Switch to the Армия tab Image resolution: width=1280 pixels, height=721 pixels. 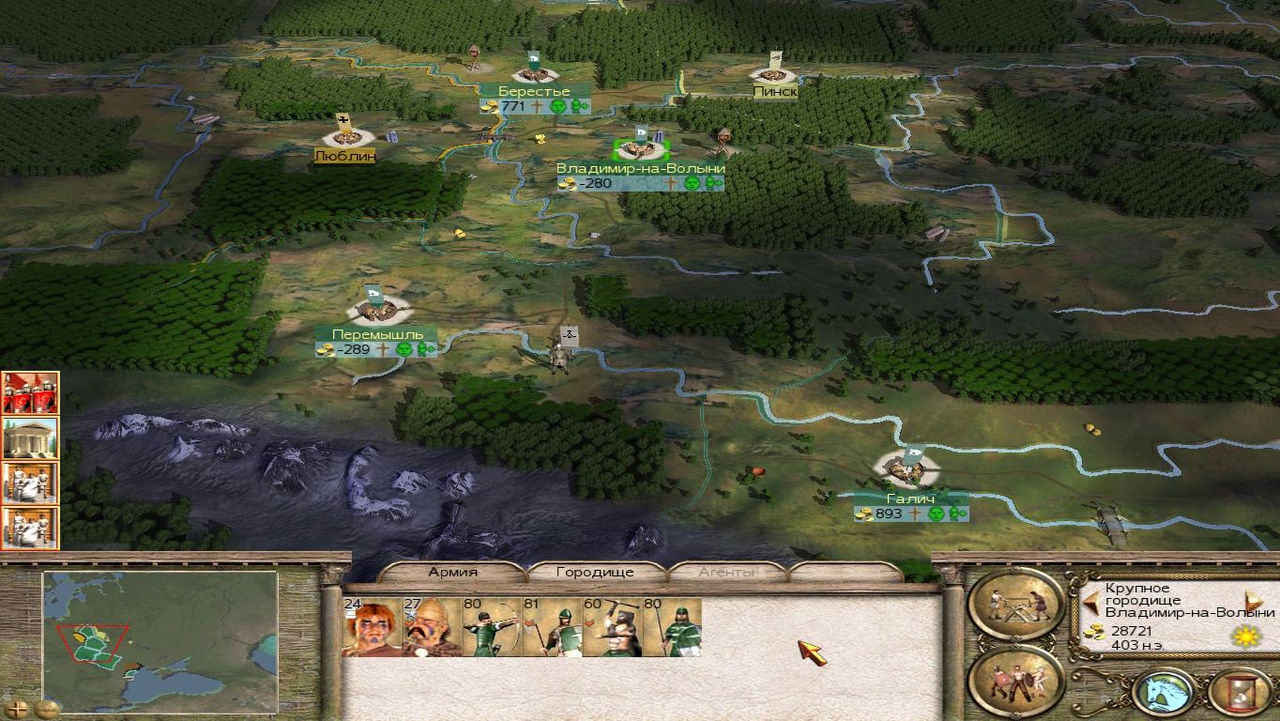[452, 572]
